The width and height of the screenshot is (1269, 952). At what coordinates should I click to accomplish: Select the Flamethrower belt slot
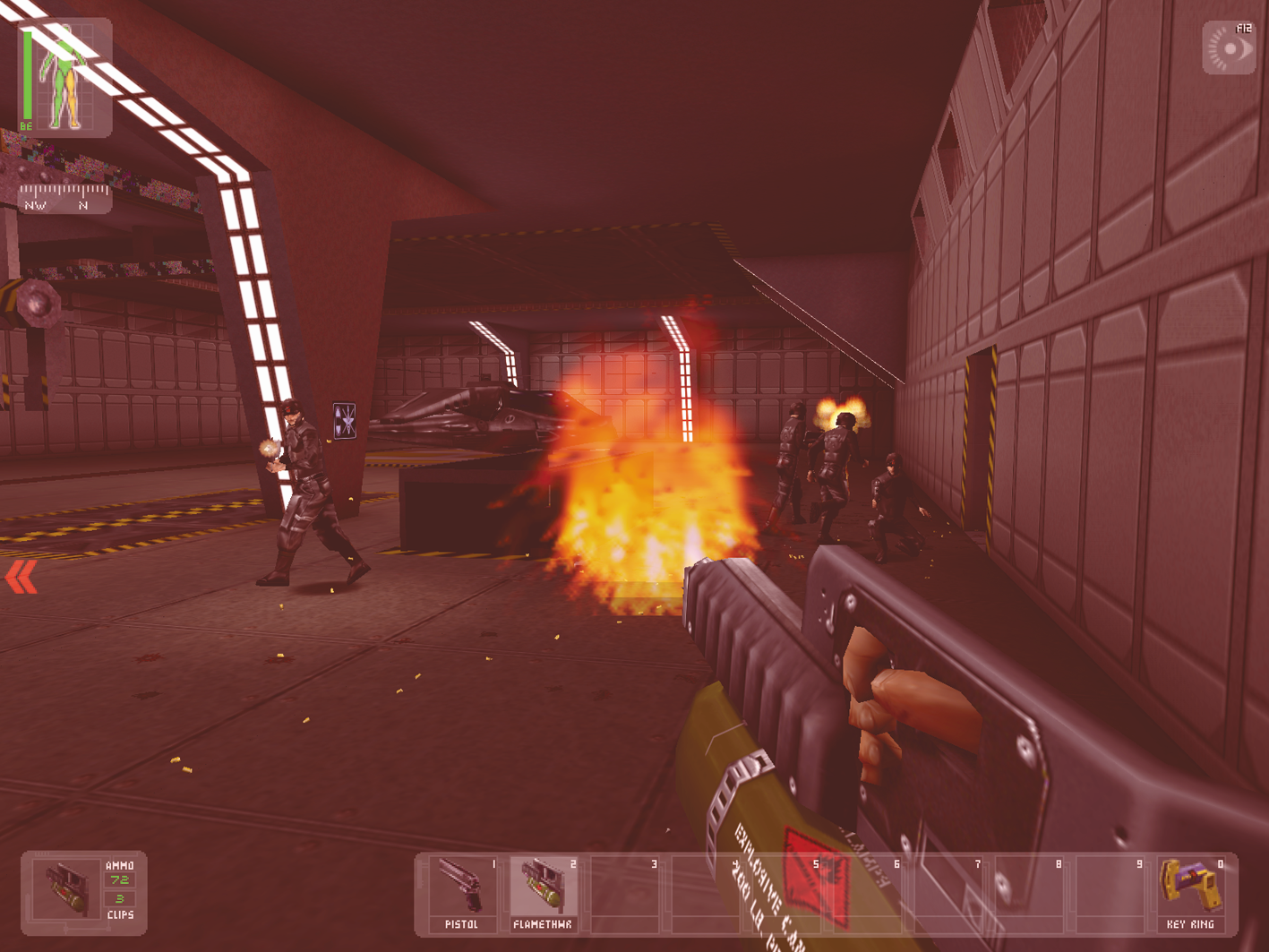(x=543, y=892)
